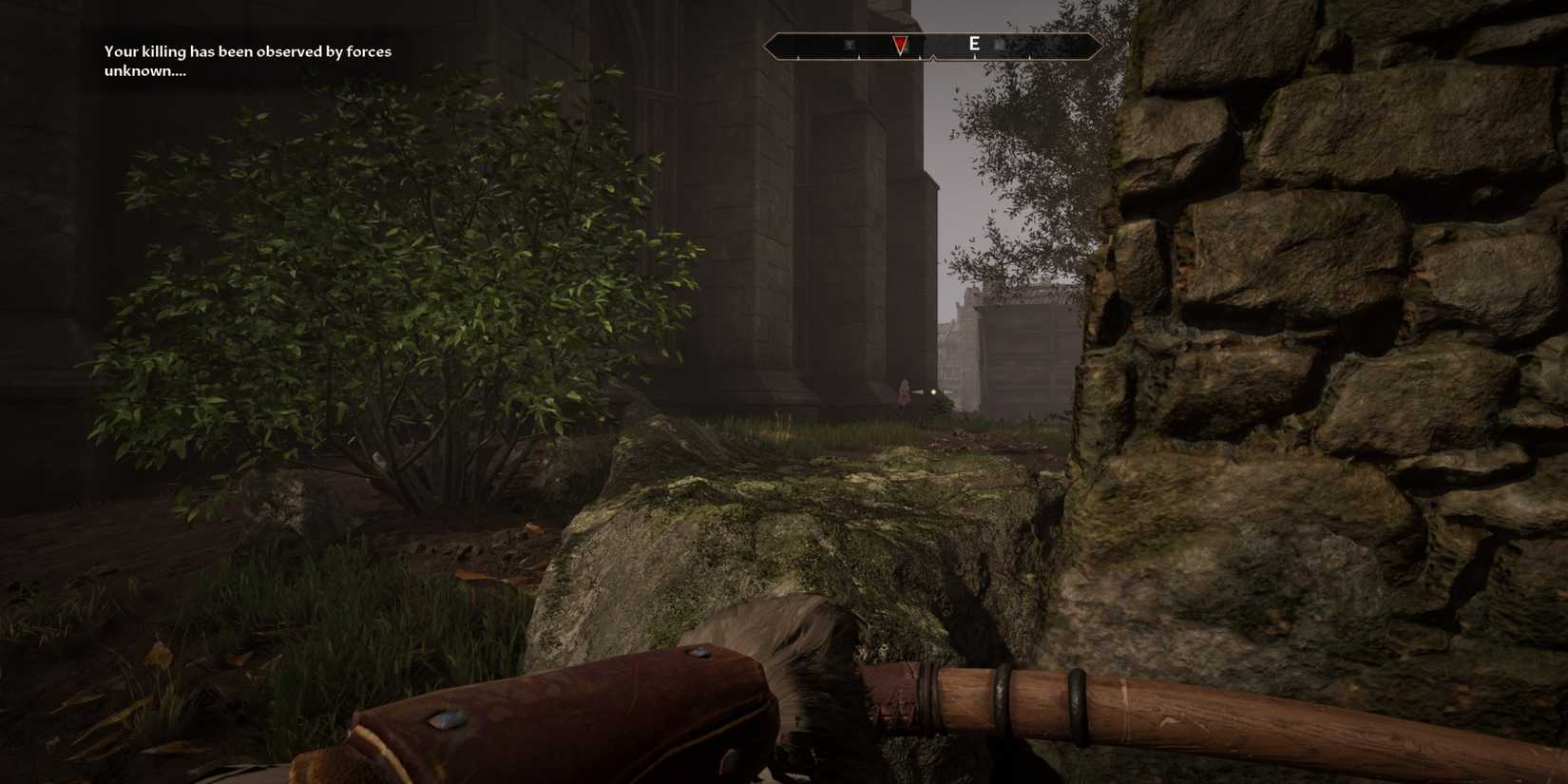Click the white sparkle pickup near the pillar
1568x784 pixels.
(934, 392)
